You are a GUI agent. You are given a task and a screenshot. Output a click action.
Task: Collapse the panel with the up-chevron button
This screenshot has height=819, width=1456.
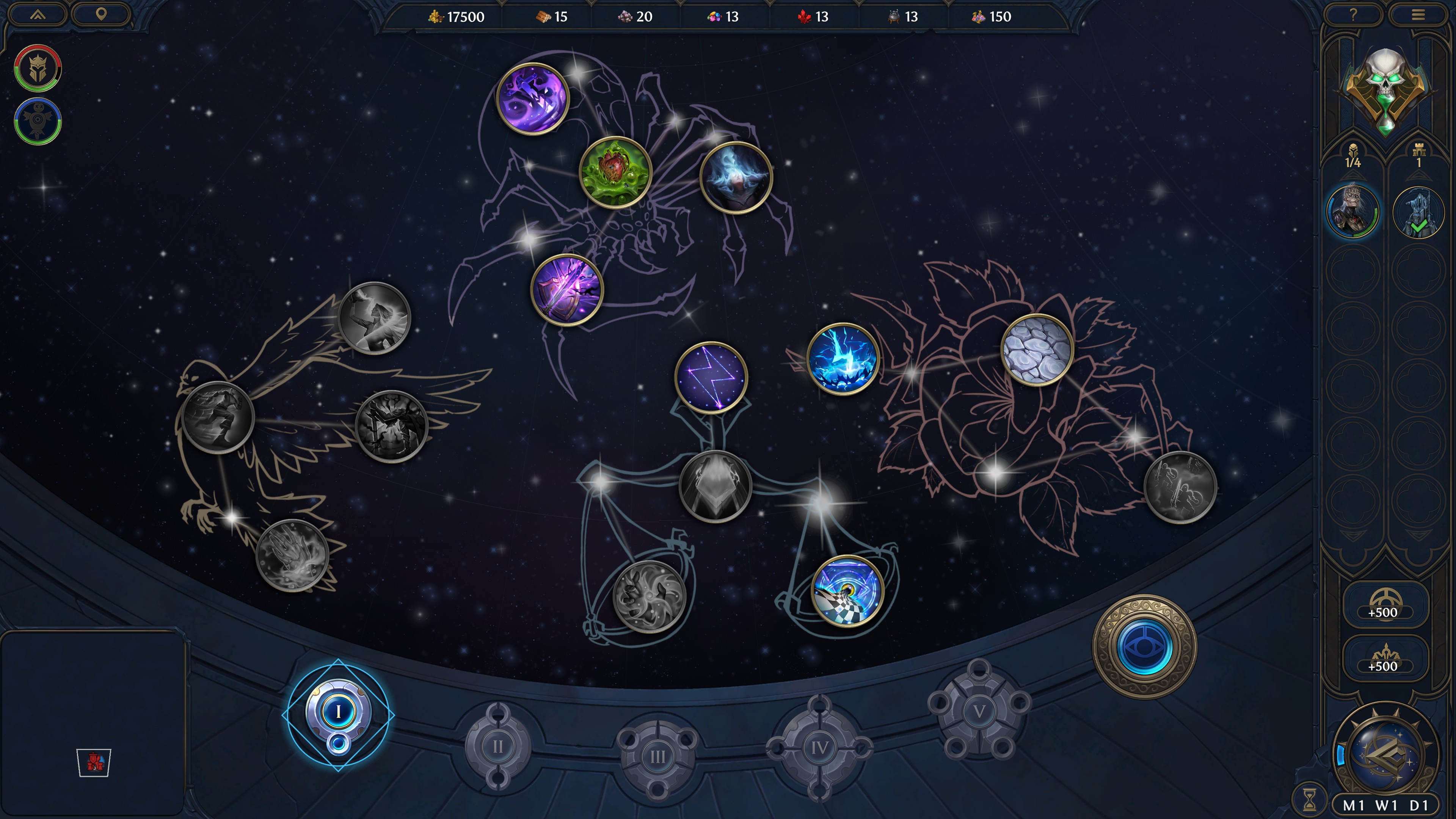tap(37, 15)
